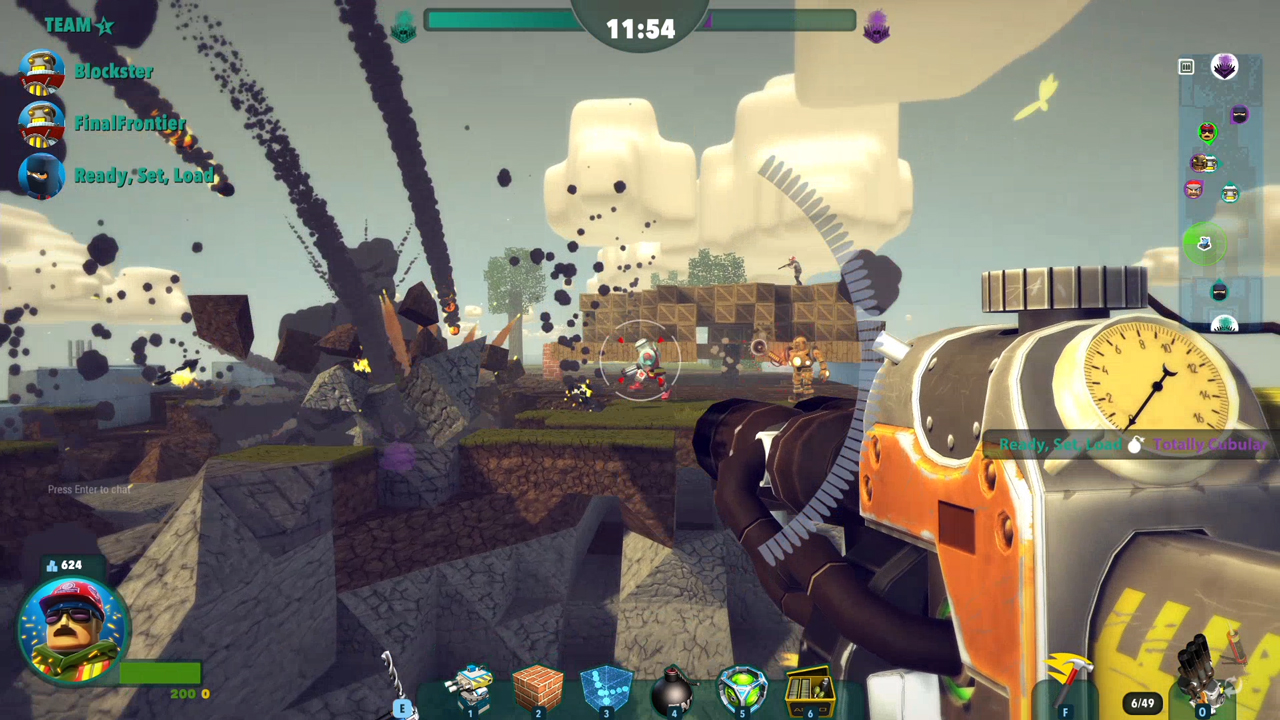Open the minimap expand control at its top left
Image resolution: width=1280 pixels, height=720 pixels.
point(1186,67)
